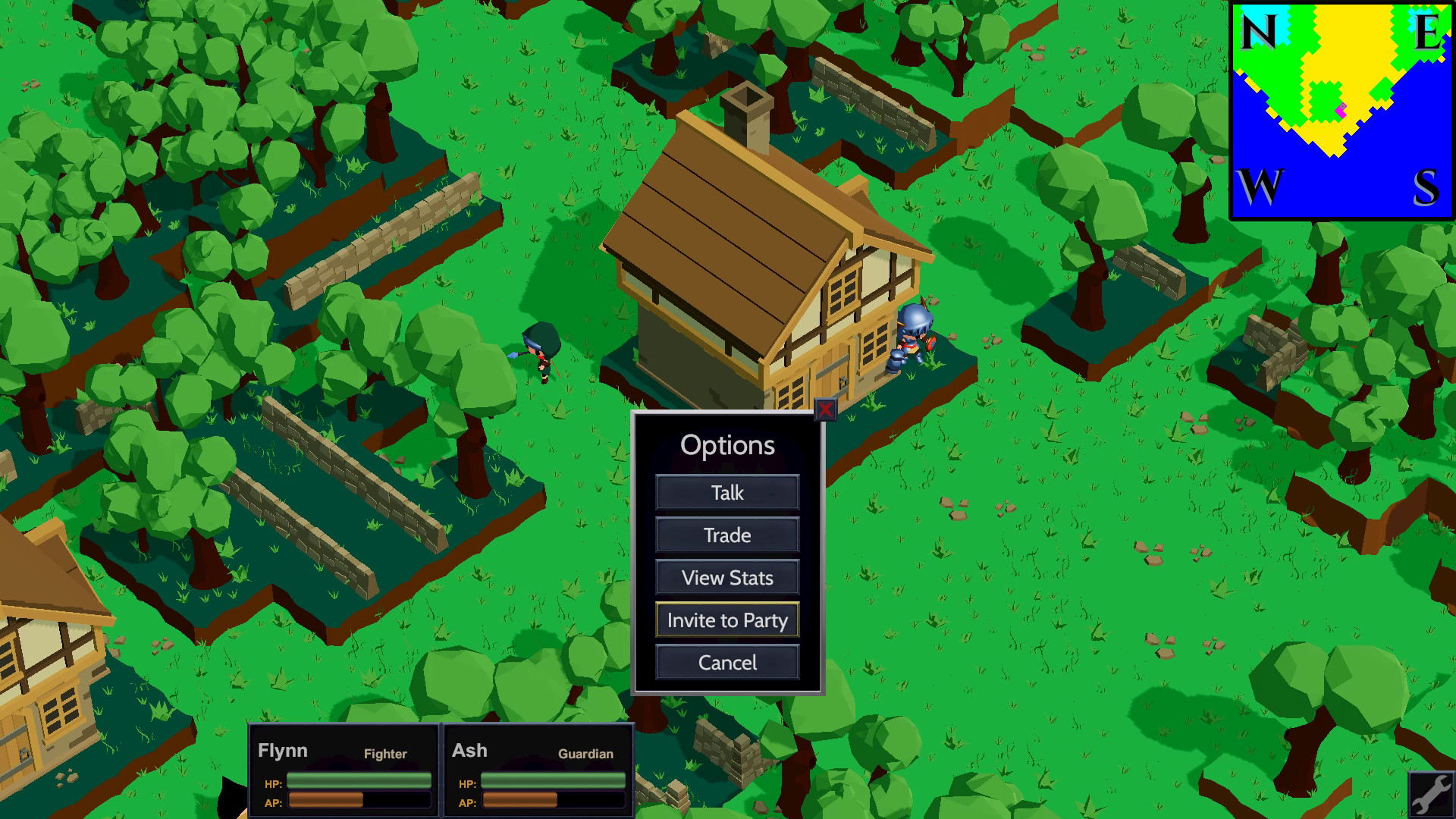Click the S compass letter on the minimap
1456x819 pixels.
(1425, 184)
